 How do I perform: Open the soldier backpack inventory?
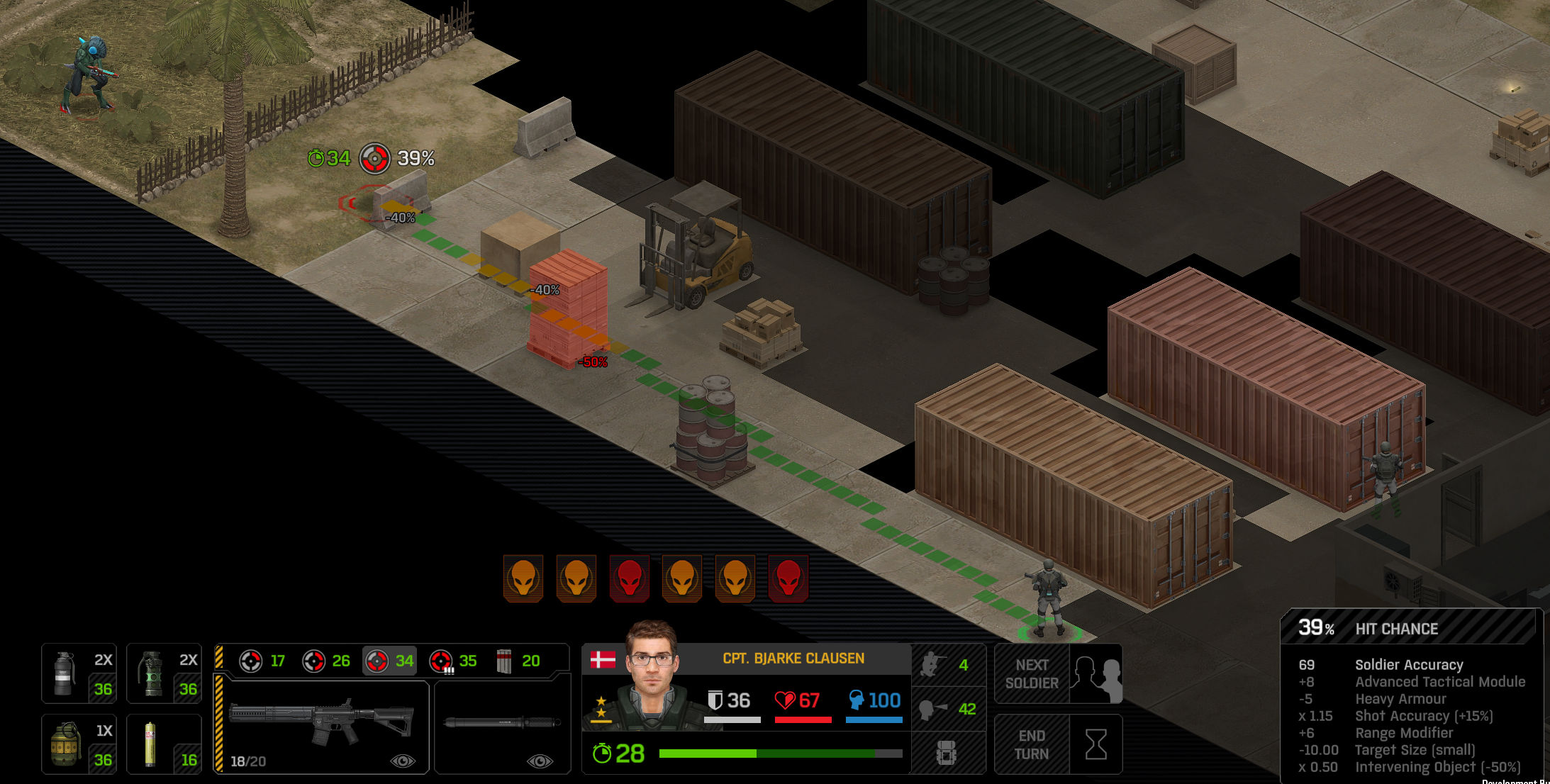click(947, 753)
